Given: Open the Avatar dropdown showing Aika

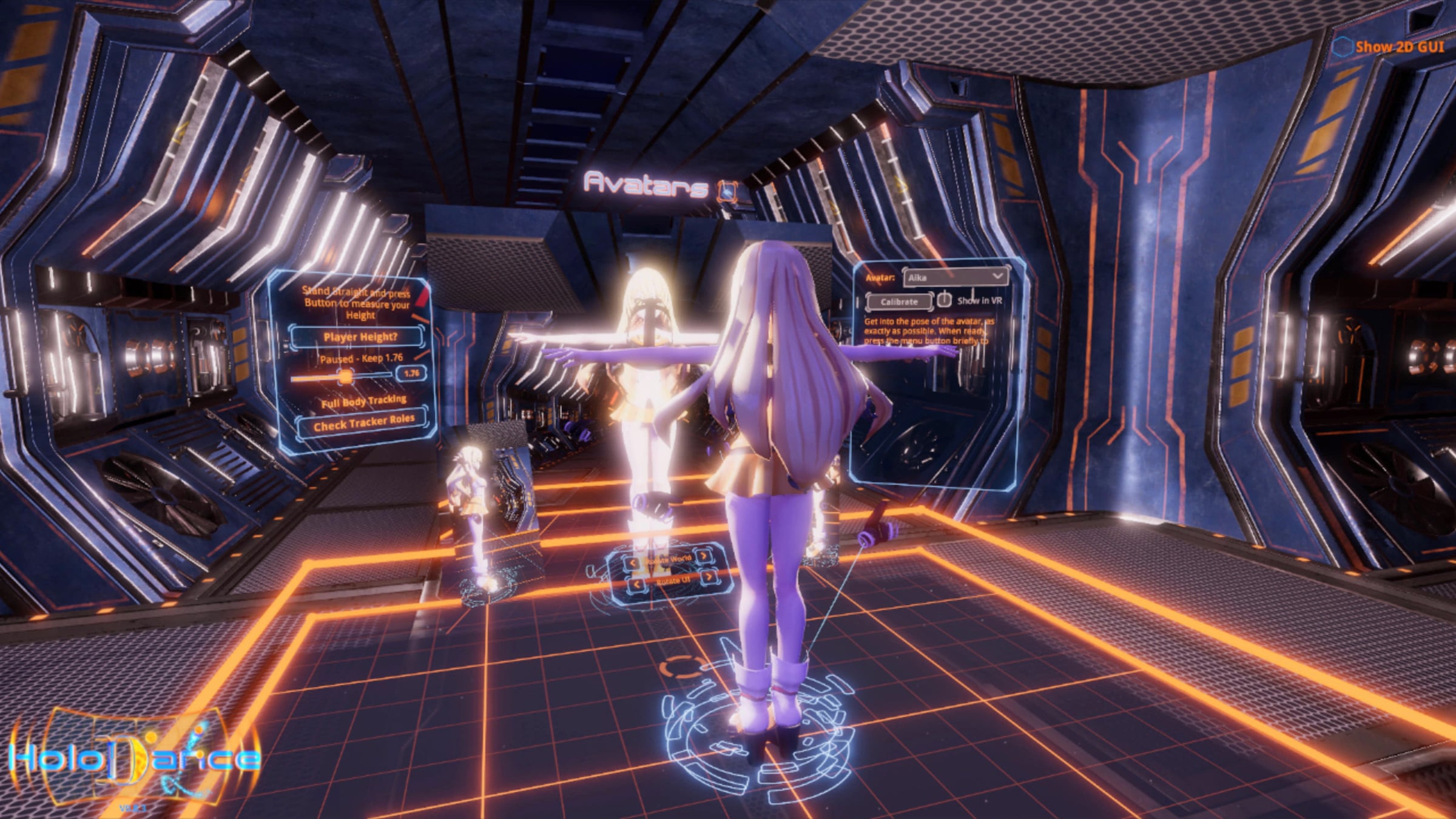Looking at the screenshot, I should (955, 277).
